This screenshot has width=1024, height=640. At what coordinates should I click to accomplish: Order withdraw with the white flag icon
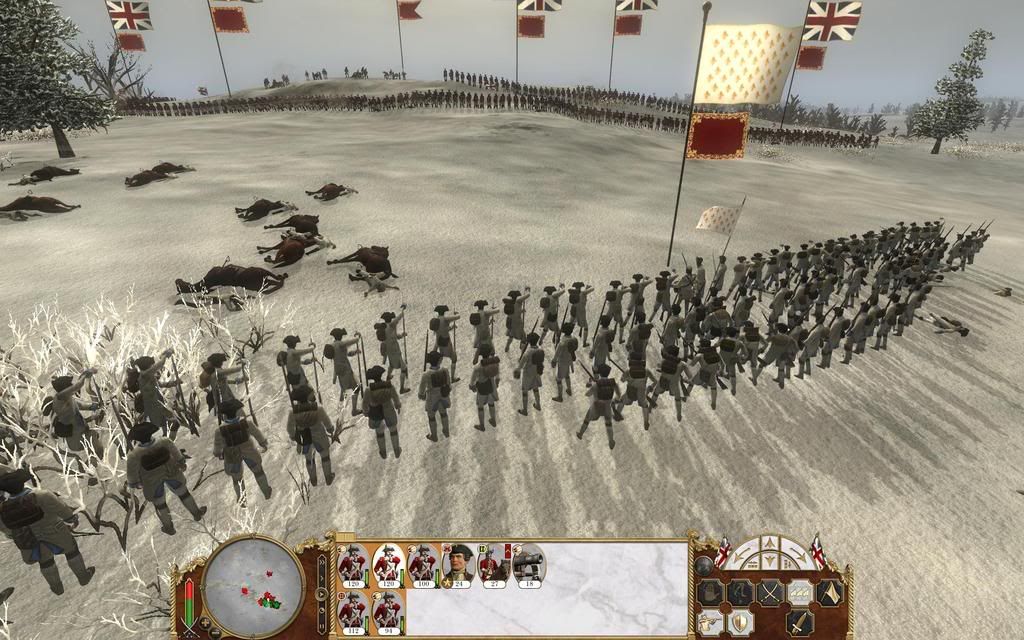(829, 592)
